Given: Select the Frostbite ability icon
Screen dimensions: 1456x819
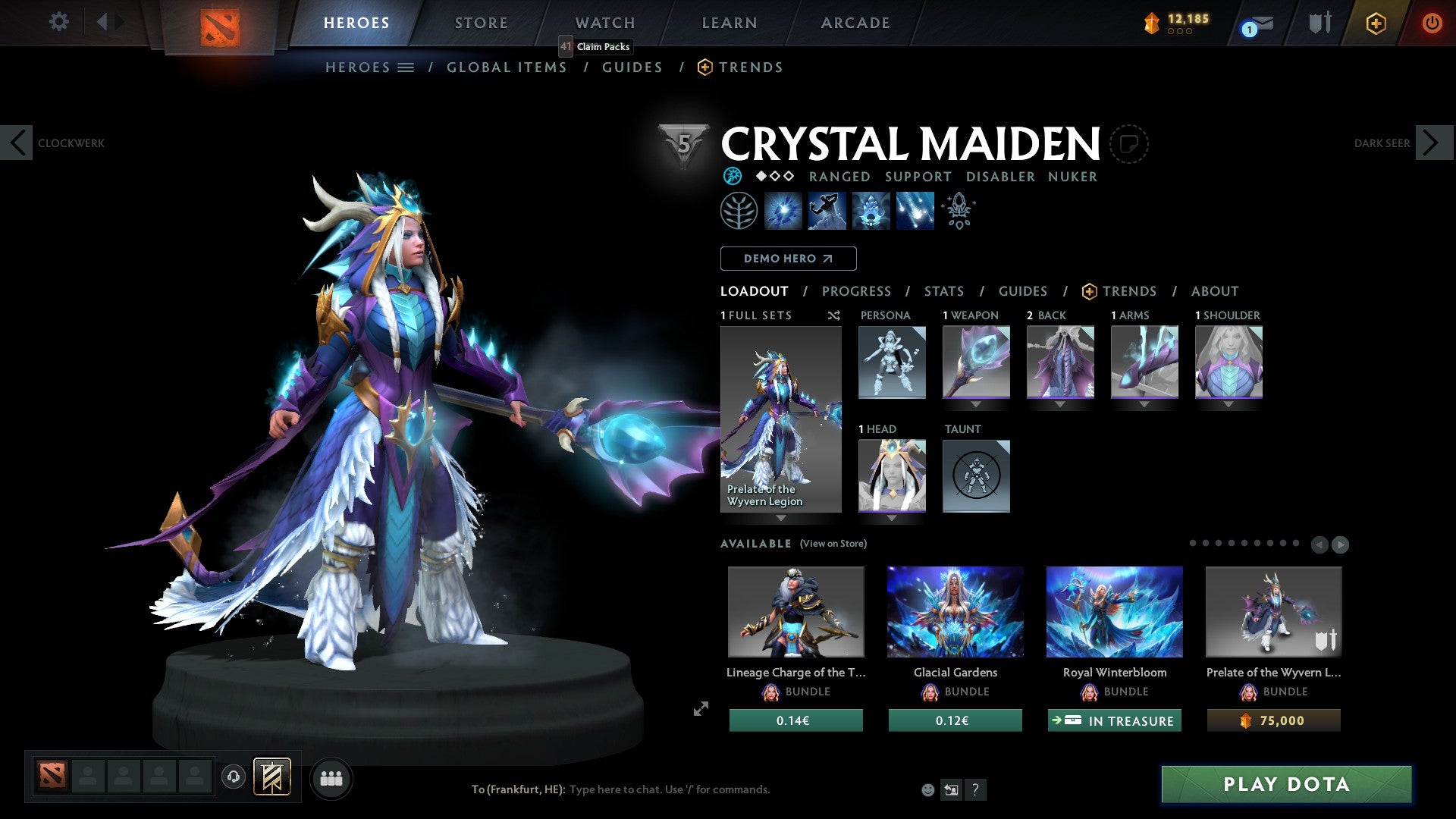Looking at the screenshot, I should [x=828, y=211].
